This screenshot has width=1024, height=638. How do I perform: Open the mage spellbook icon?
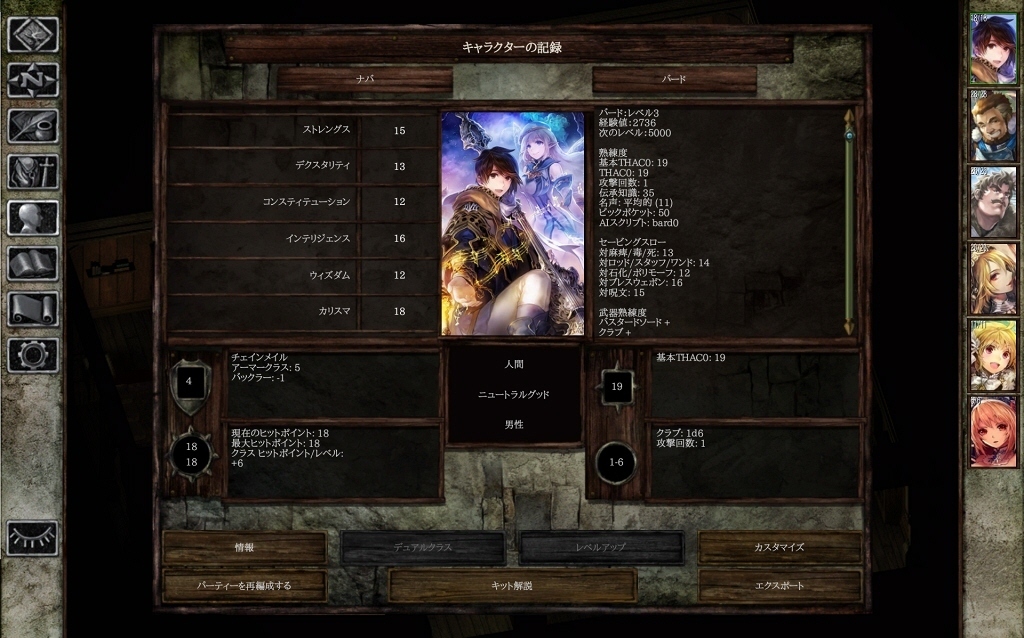tap(33, 264)
